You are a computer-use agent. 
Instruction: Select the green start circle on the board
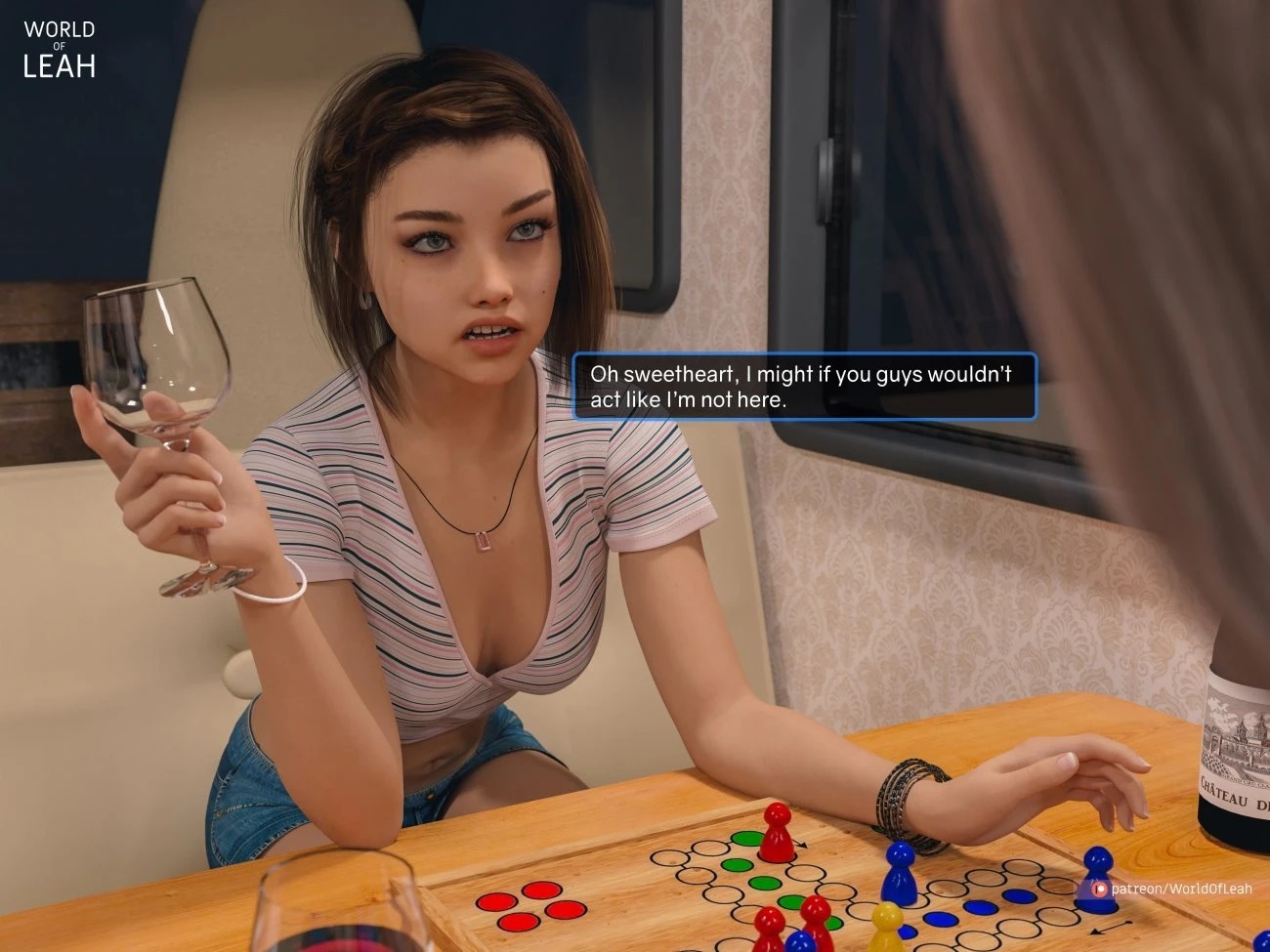pyautogui.click(x=747, y=840)
